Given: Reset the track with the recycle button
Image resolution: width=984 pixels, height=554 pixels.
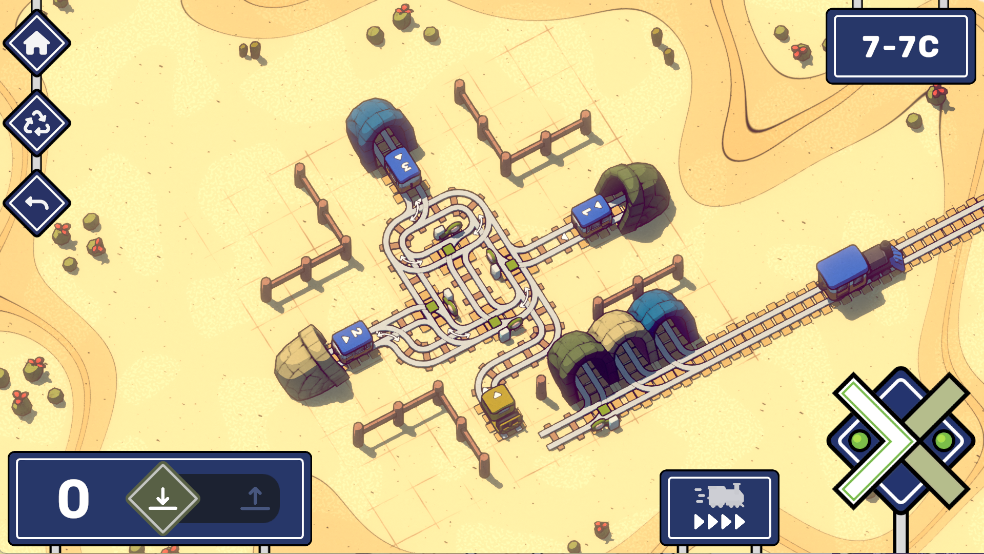Looking at the screenshot, I should pyautogui.click(x=37, y=123).
